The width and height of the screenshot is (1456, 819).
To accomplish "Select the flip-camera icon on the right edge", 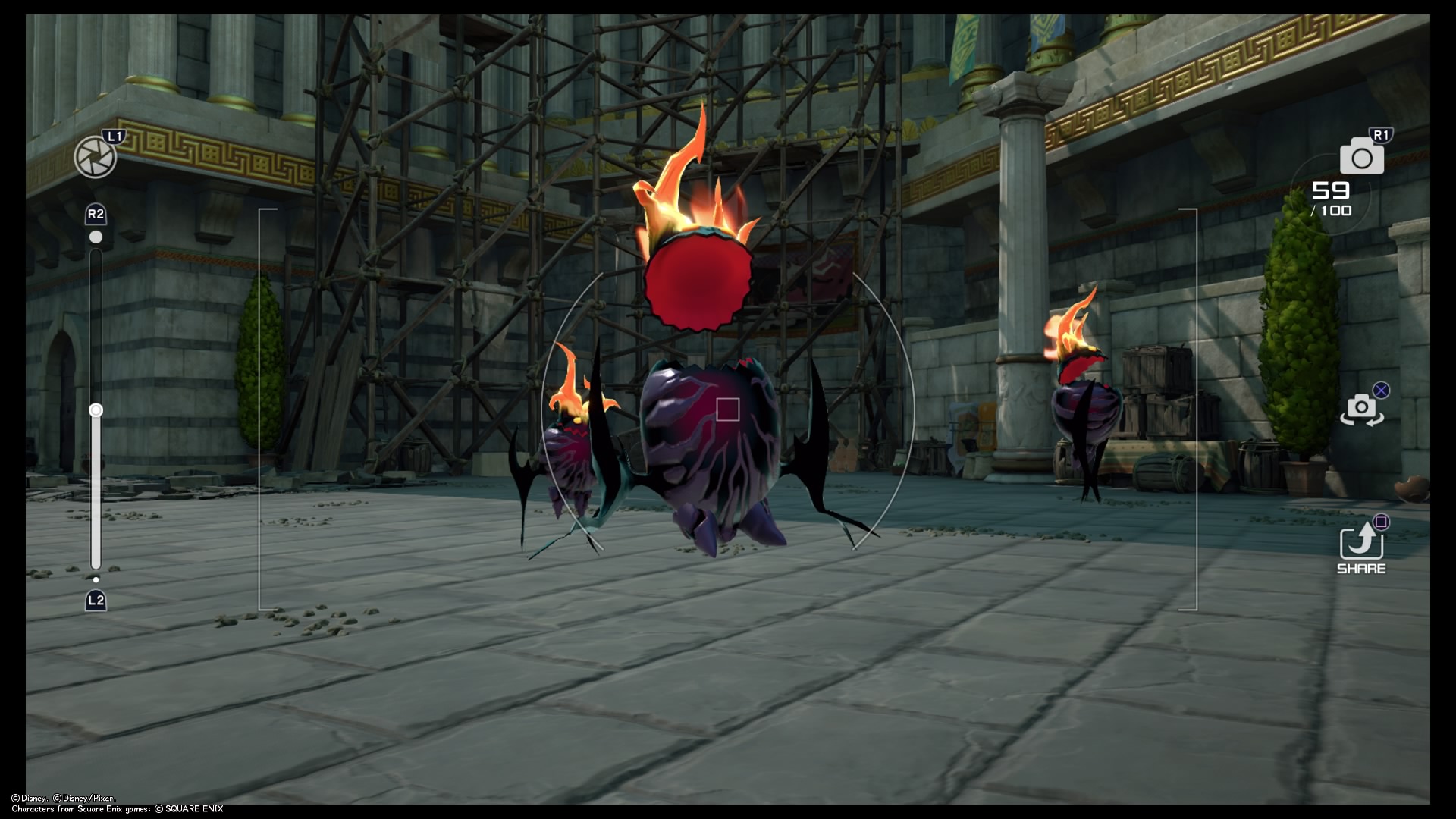I will click(x=1362, y=409).
